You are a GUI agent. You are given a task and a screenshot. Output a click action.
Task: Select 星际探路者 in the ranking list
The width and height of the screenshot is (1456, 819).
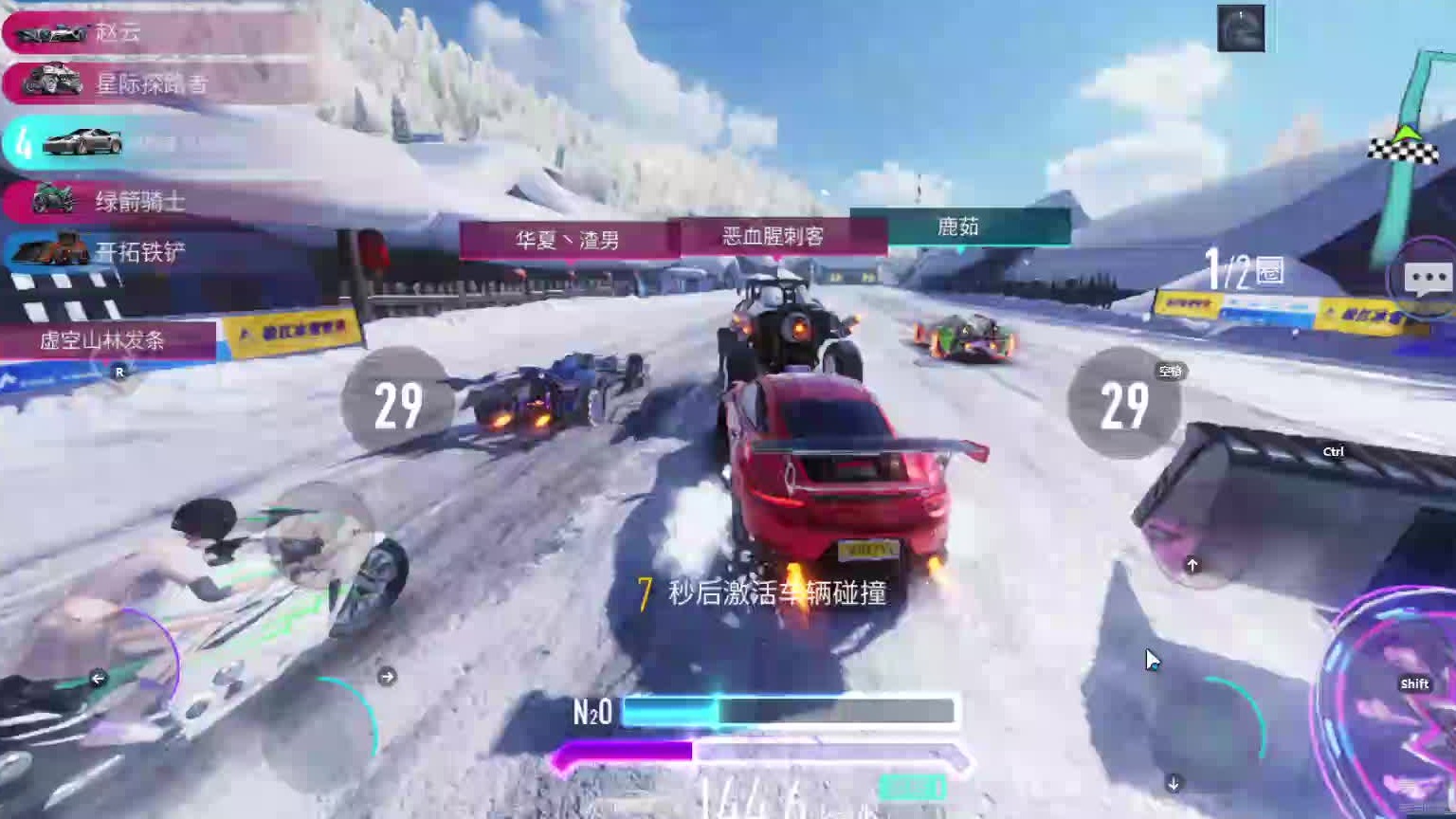(x=152, y=83)
